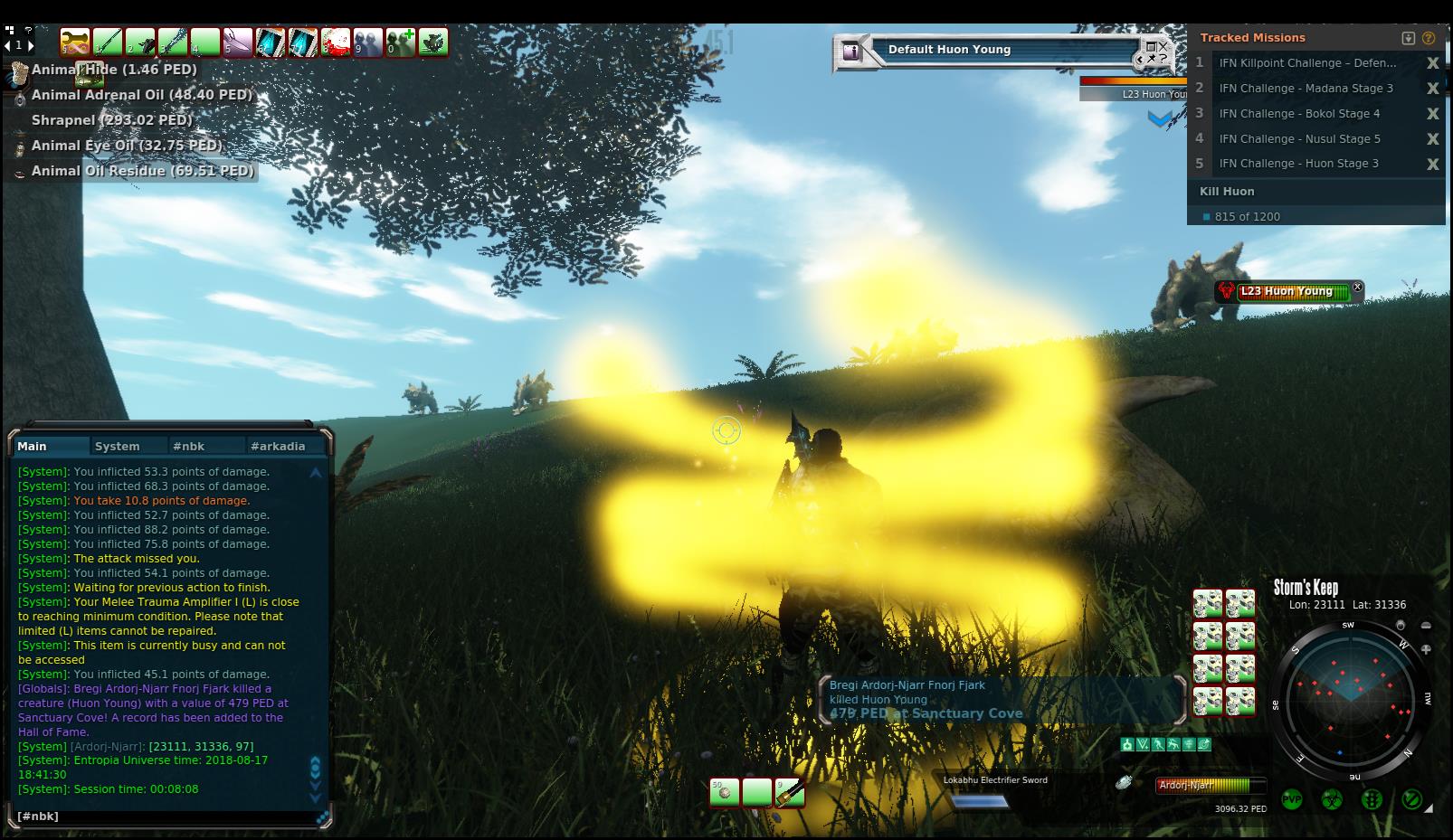Stop tracking IFN Killpoint Challenge mission
This screenshot has height=840, width=1453.
pyautogui.click(x=1432, y=63)
